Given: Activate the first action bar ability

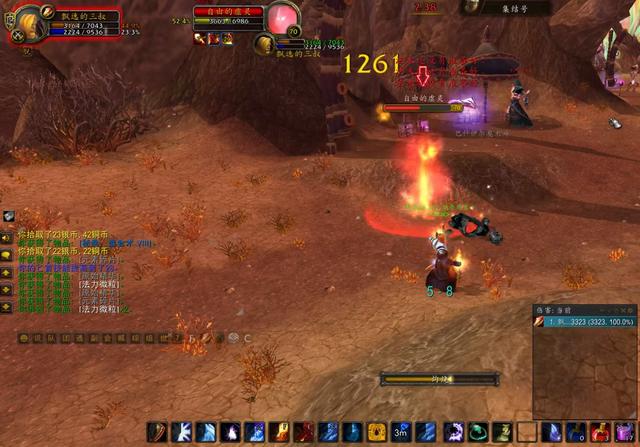Looking at the screenshot, I should 157,432.
